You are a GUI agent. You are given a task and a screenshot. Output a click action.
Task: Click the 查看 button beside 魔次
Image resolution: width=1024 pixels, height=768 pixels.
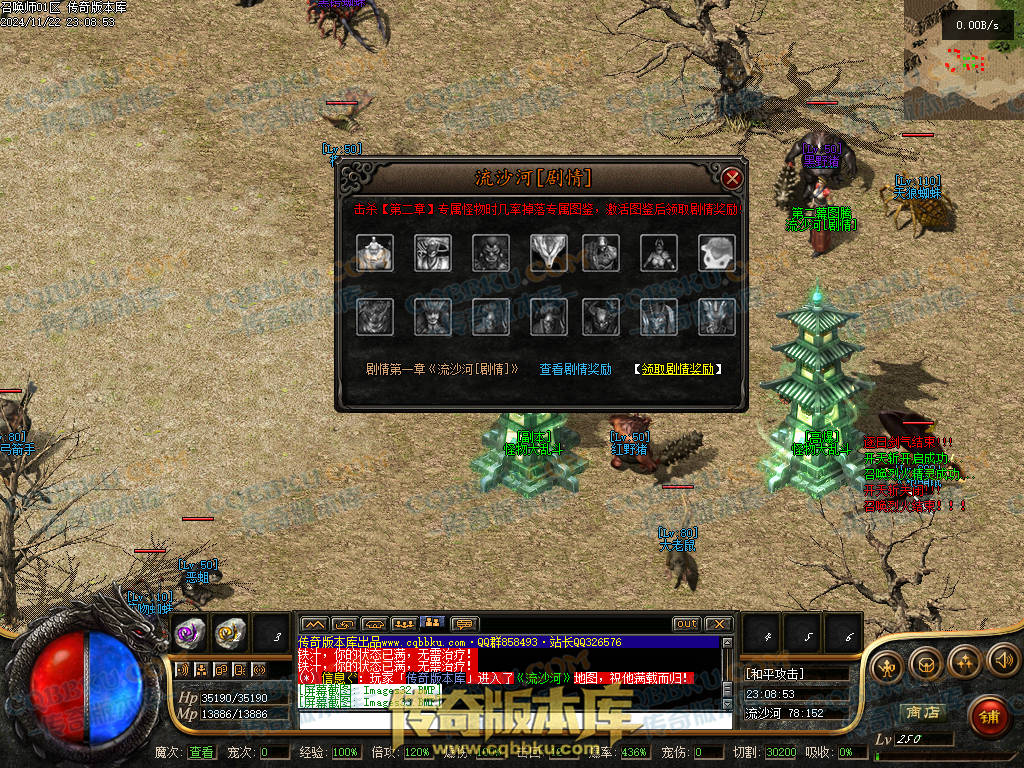point(201,752)
